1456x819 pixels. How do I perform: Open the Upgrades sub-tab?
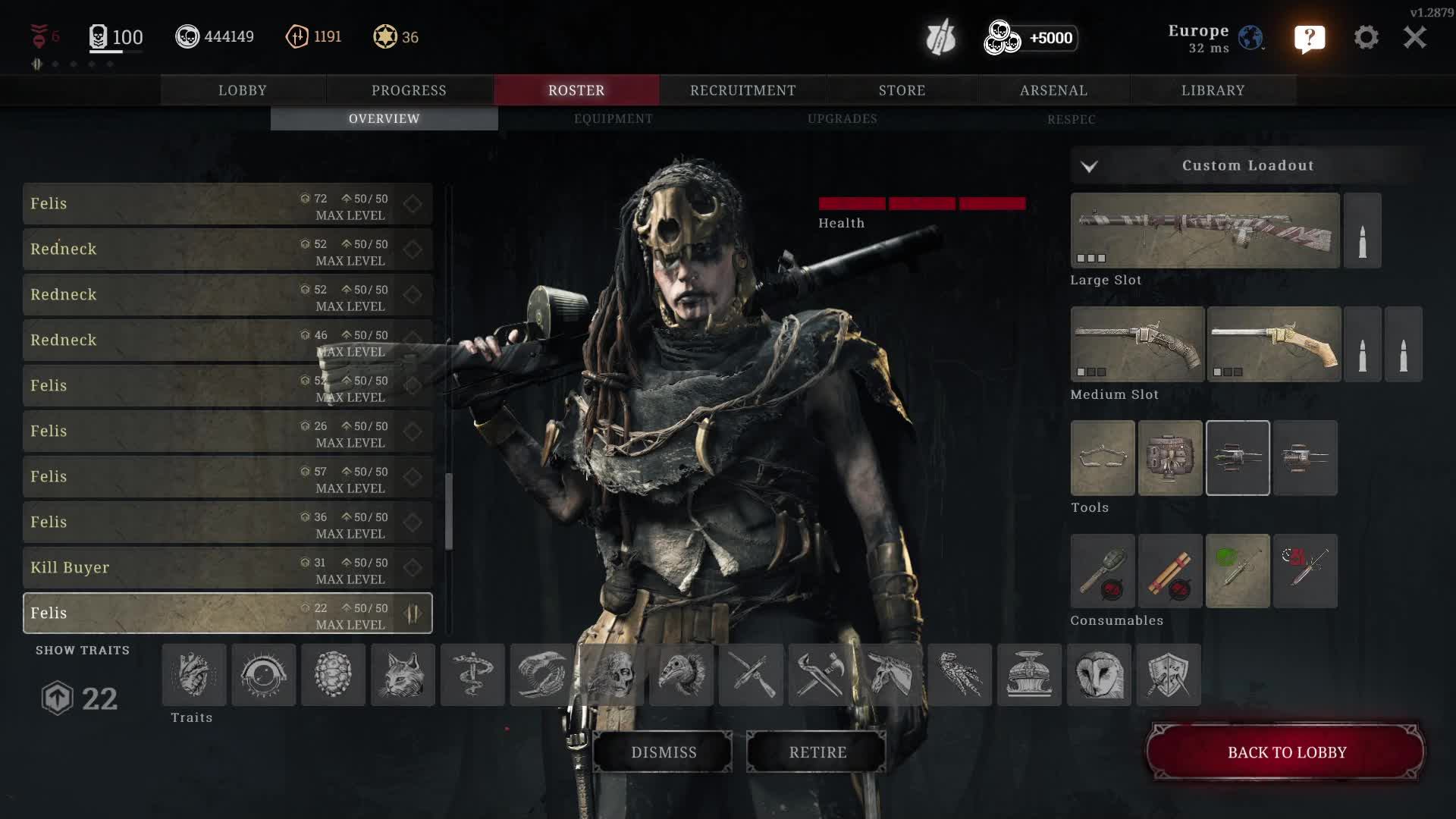pyautogui.click(x=842, y=119)
